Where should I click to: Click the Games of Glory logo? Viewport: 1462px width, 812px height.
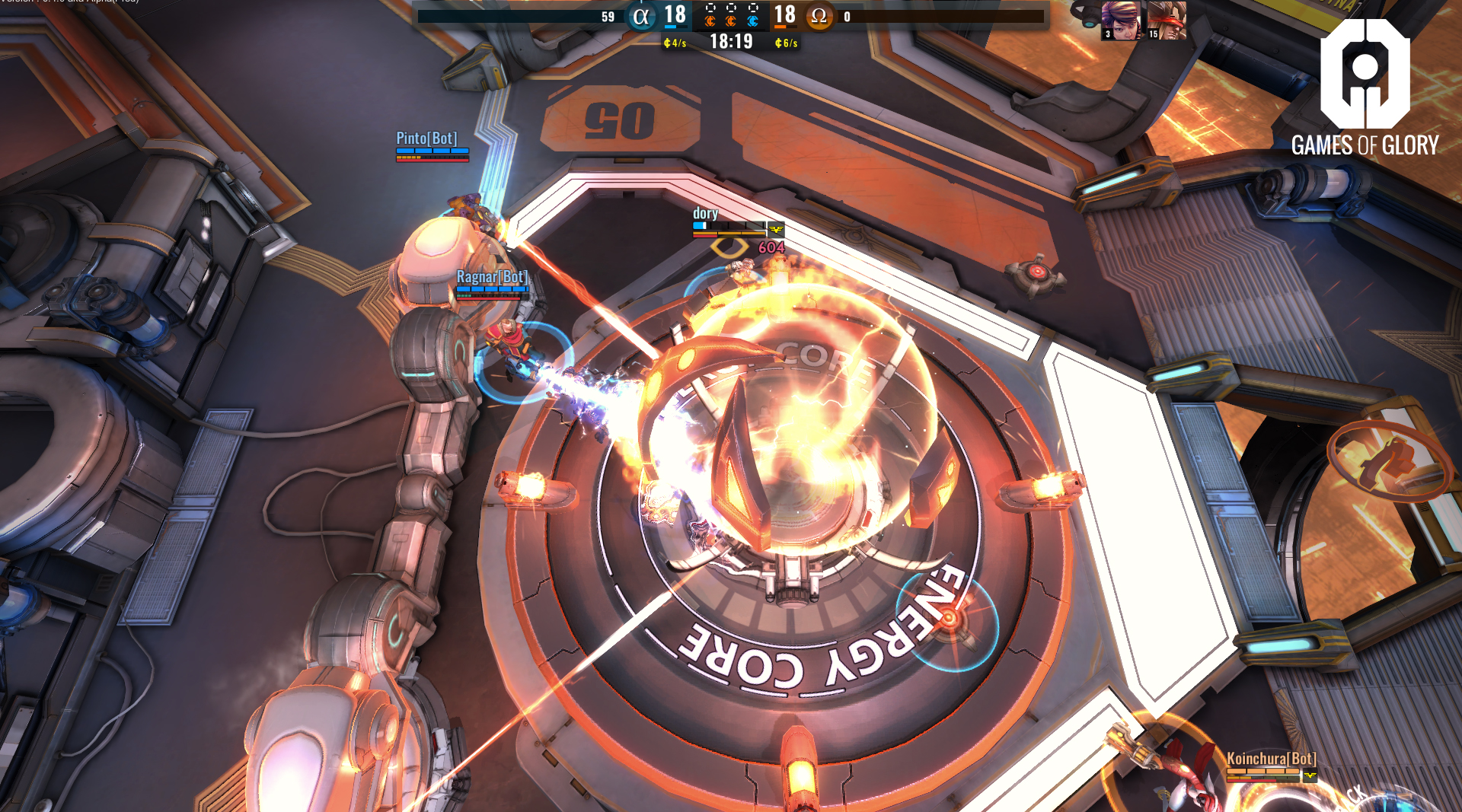(x=1365, y=88)
